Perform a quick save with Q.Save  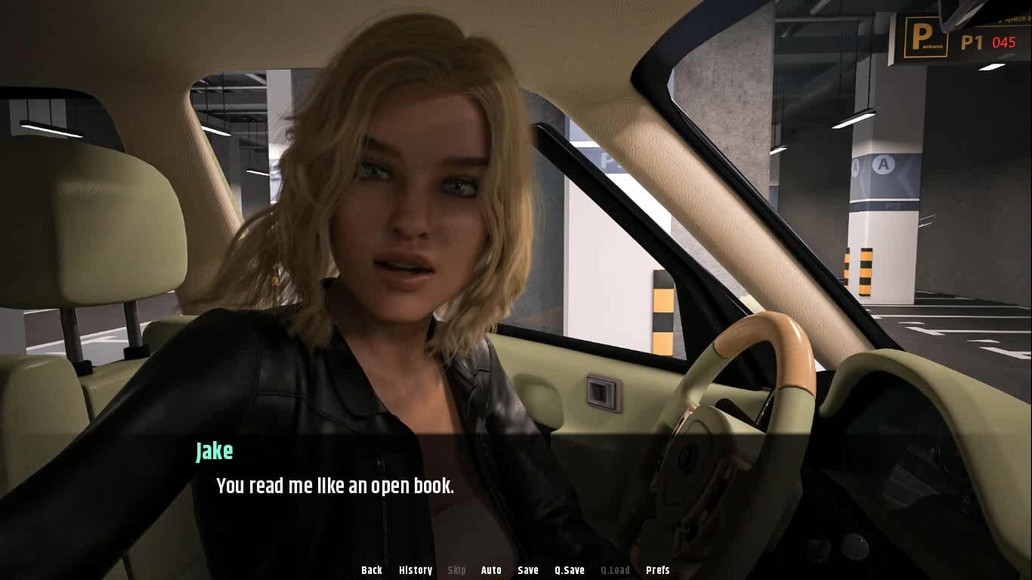click(x=569, y=570)
